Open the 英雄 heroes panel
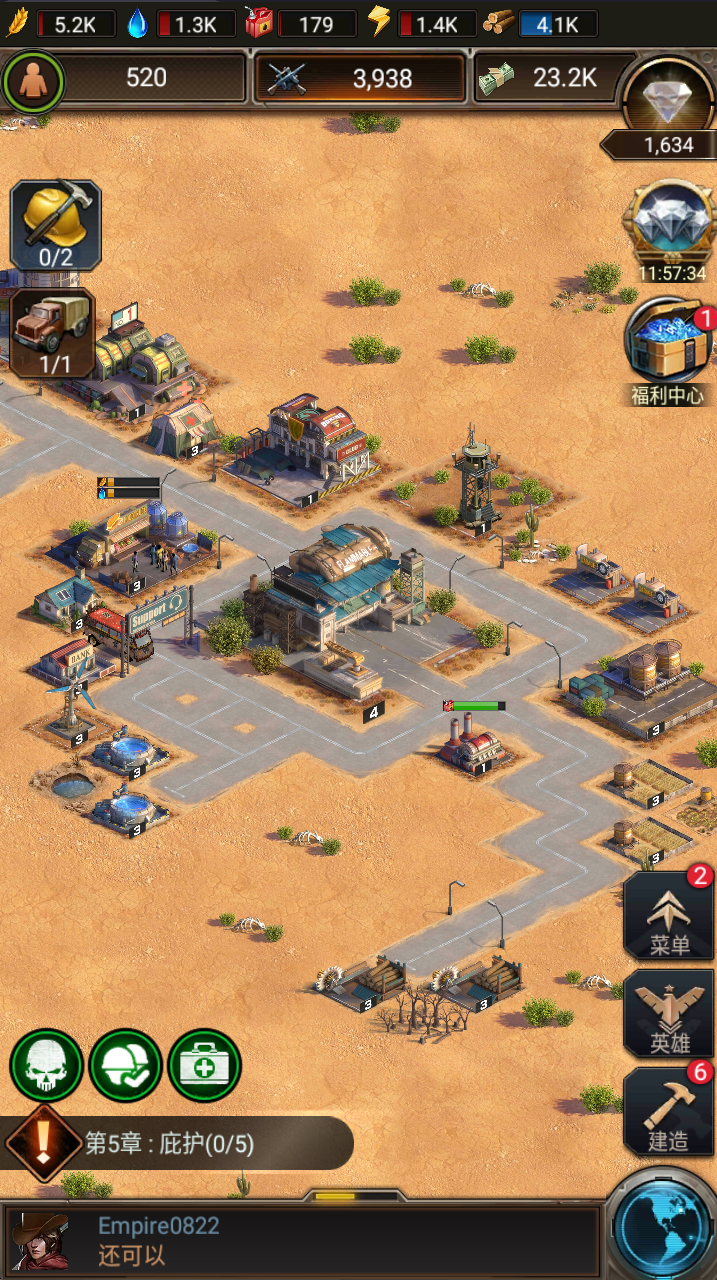Screen dimensions: 717x1280 click(669, 1014)
